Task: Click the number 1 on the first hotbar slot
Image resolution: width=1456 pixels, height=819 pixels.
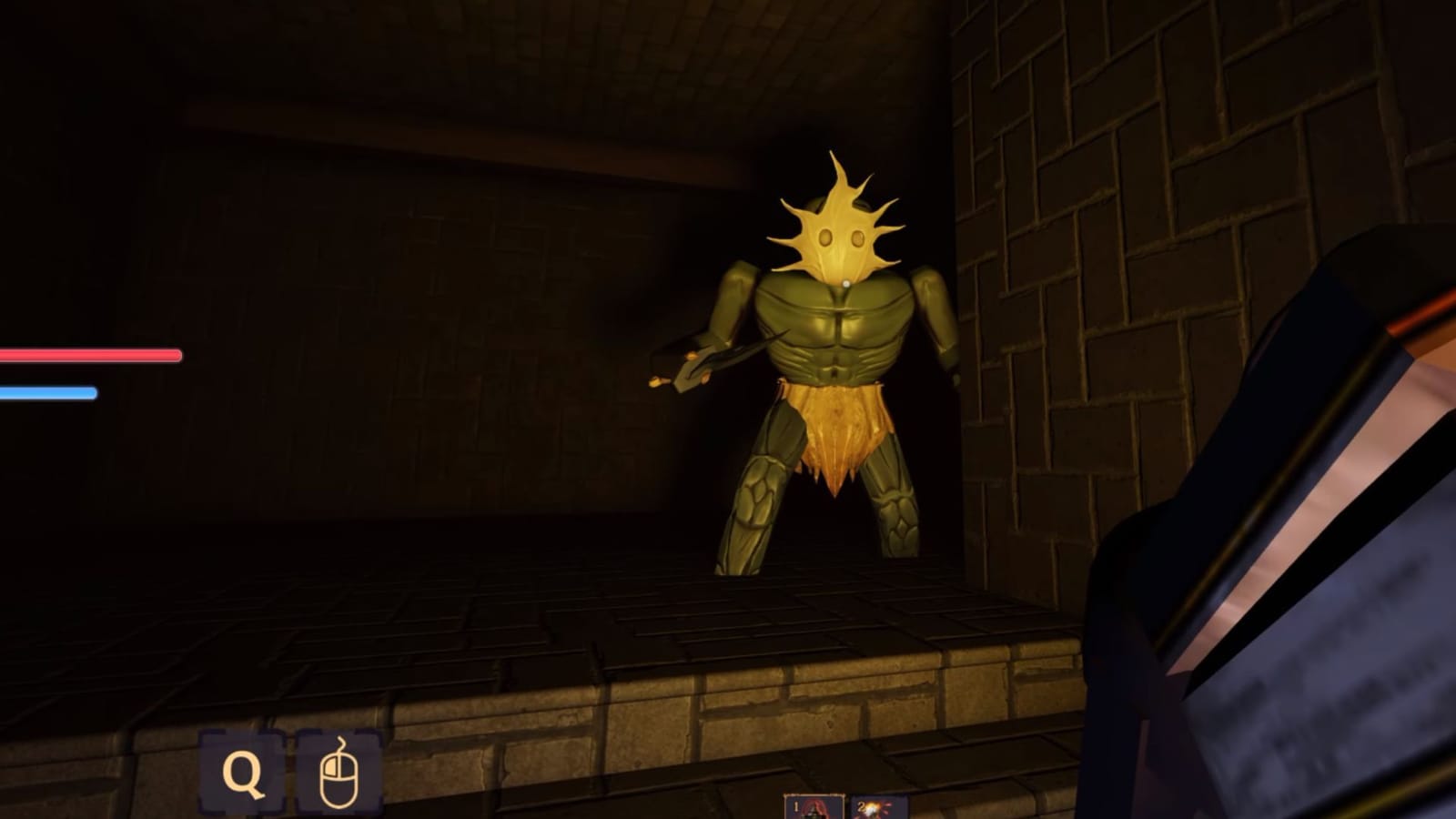Action: (795, 806)
